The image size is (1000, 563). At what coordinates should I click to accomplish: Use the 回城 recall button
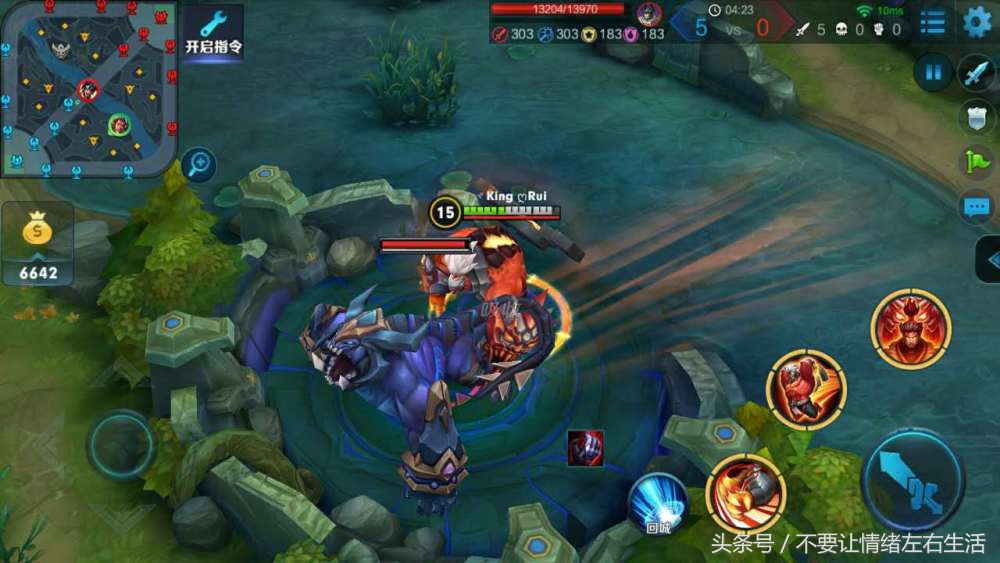658,503
